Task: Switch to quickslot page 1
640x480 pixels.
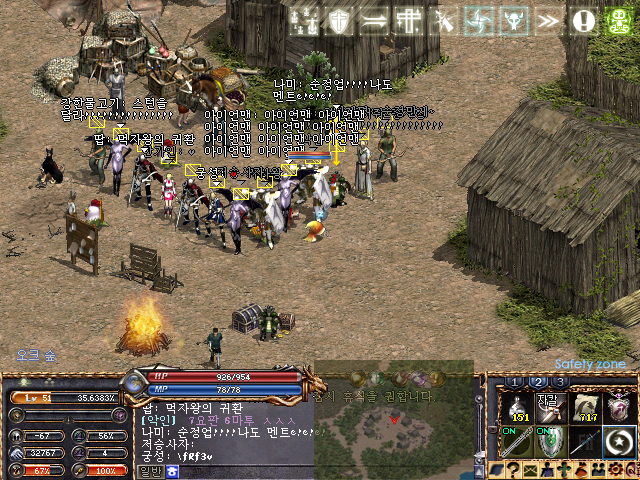Action: (x=514, y=382)
